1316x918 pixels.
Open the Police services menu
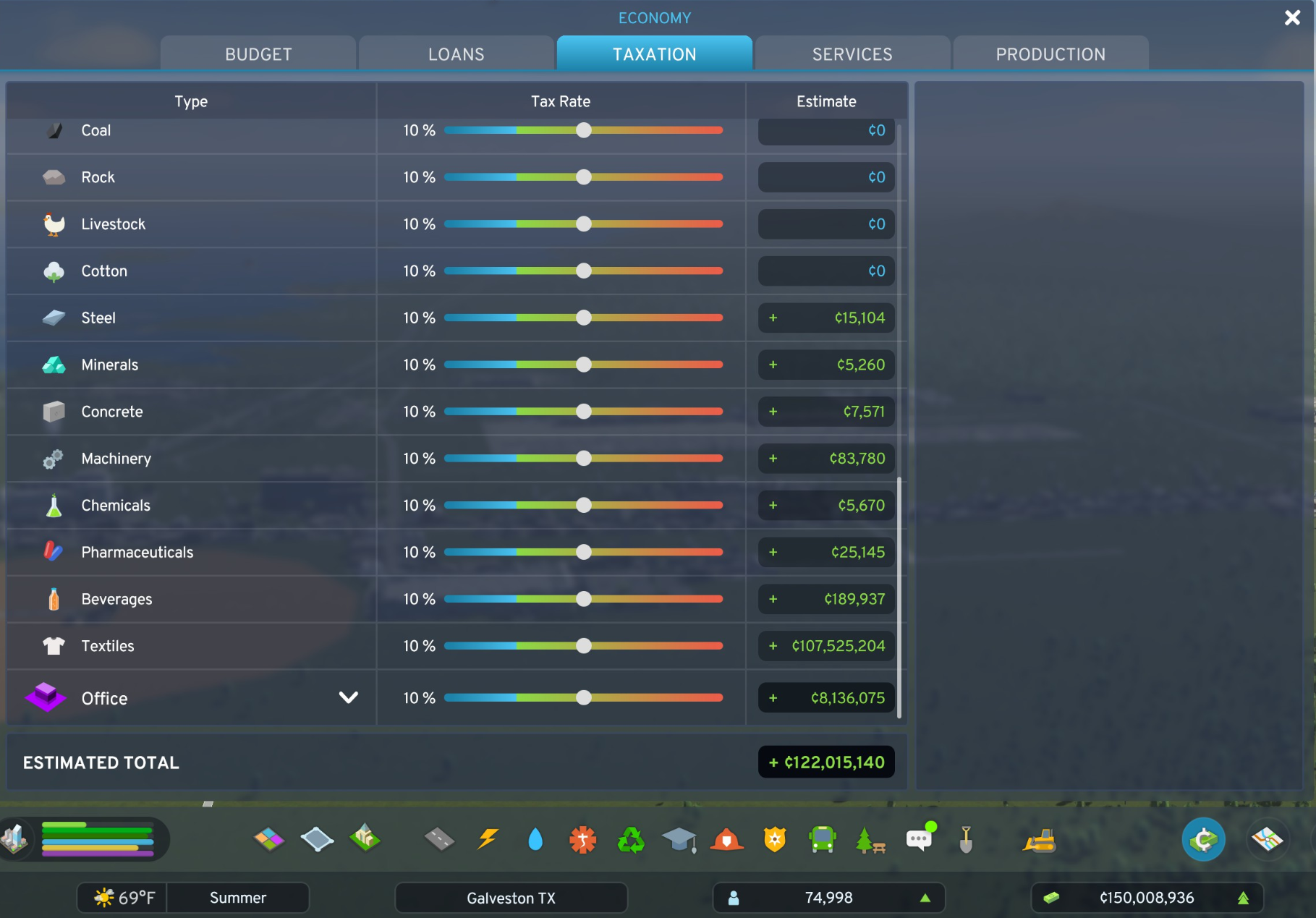click(x=776, y=839)
